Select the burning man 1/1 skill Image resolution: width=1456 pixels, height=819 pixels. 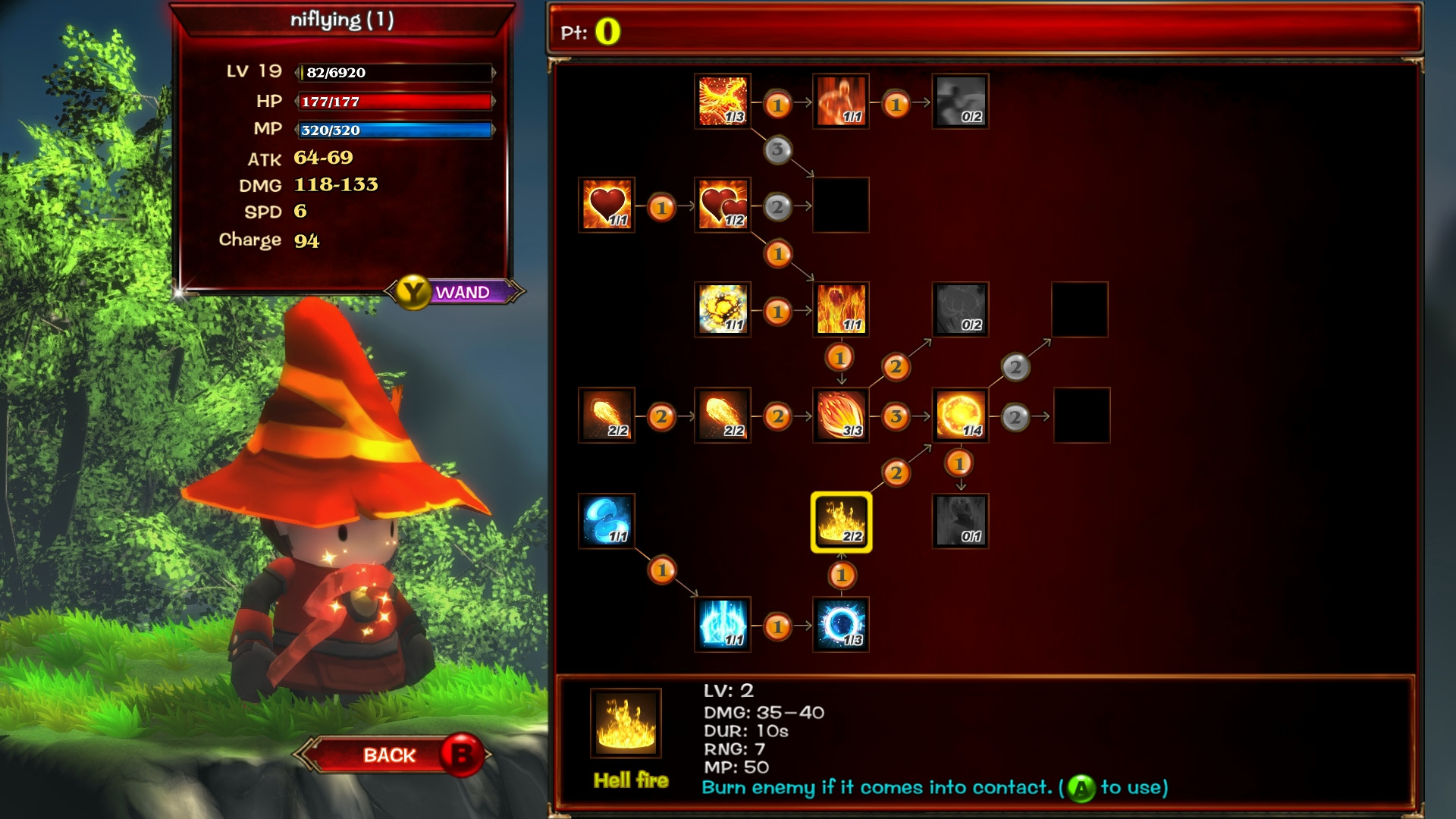click(842, 100)
